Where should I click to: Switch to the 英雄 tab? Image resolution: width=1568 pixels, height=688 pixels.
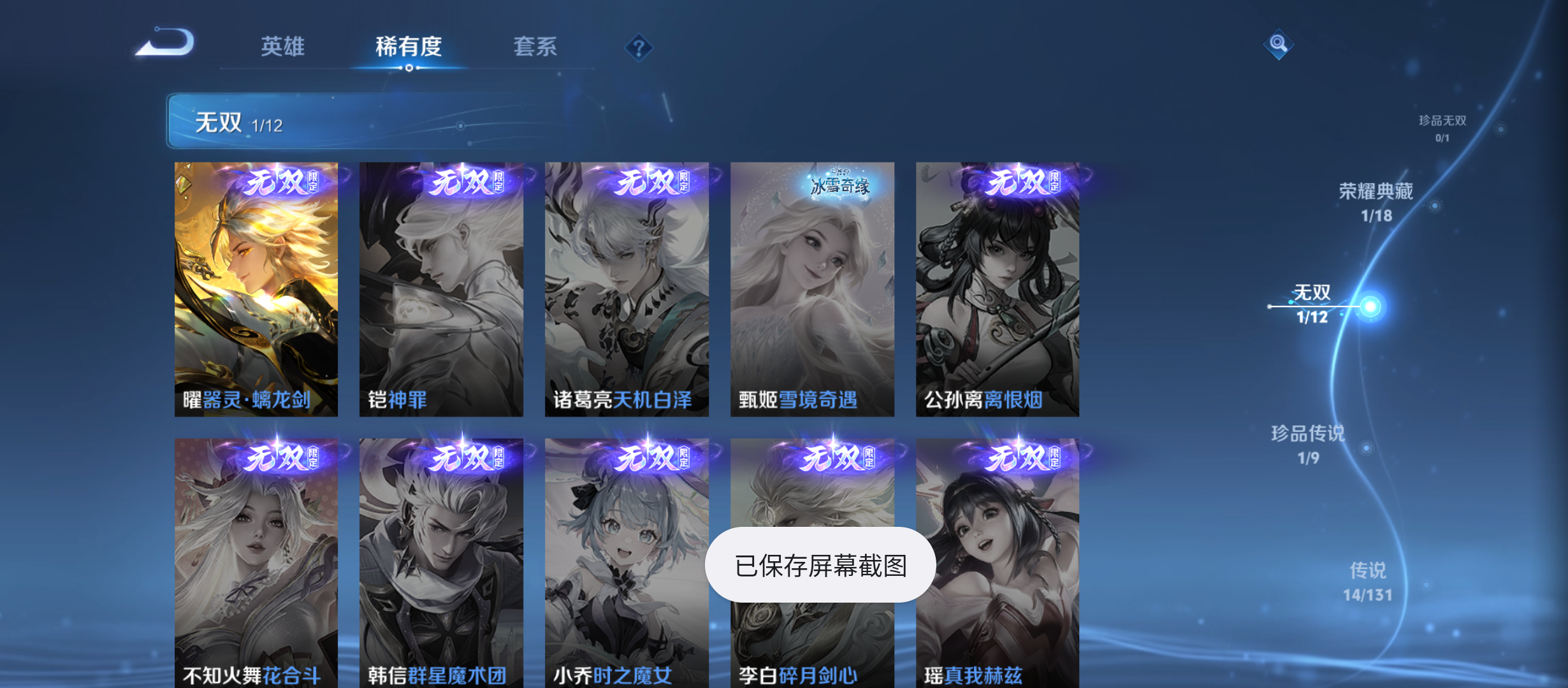[282, 46]
